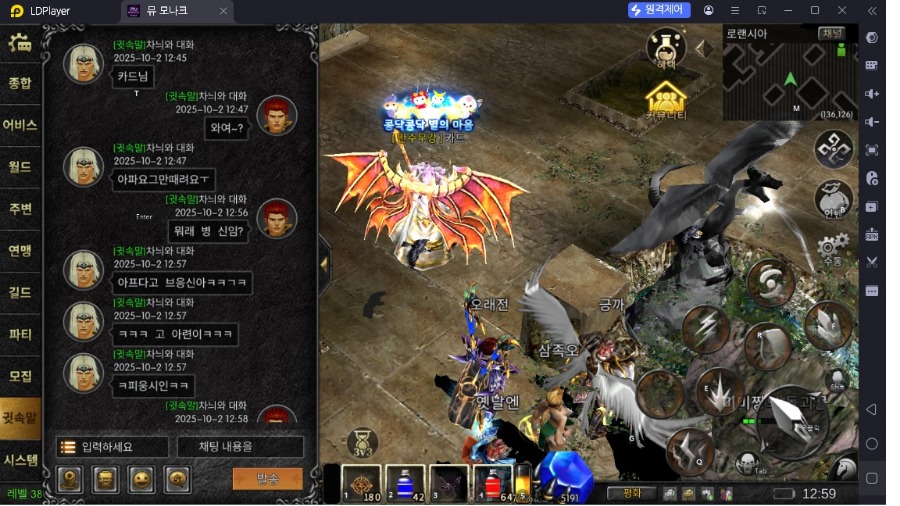Switch to the 어비스 chat tab
This screenshot has height=506, width=900.
click(x=20, y=125)
